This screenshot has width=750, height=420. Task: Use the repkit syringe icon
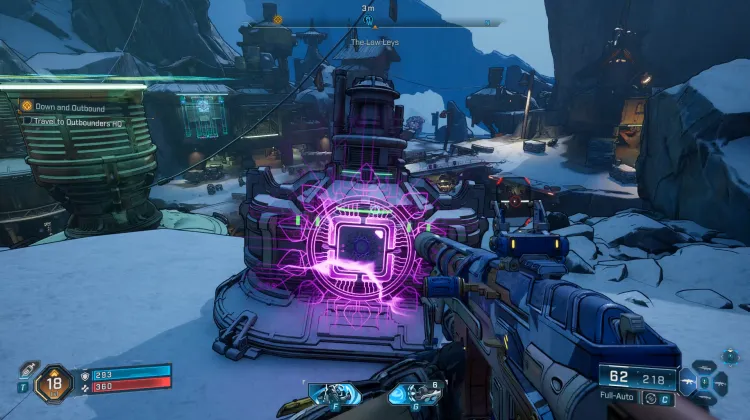pos(28,370)
